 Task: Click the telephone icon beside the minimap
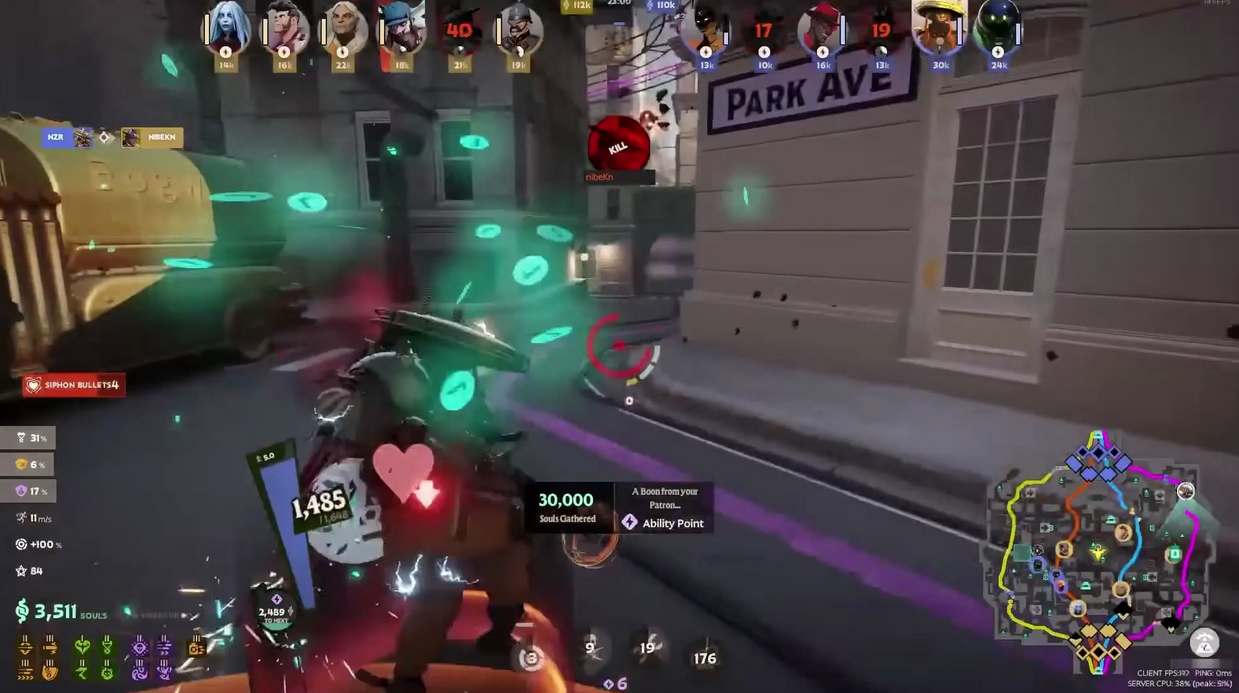[x=1204, y=642]
